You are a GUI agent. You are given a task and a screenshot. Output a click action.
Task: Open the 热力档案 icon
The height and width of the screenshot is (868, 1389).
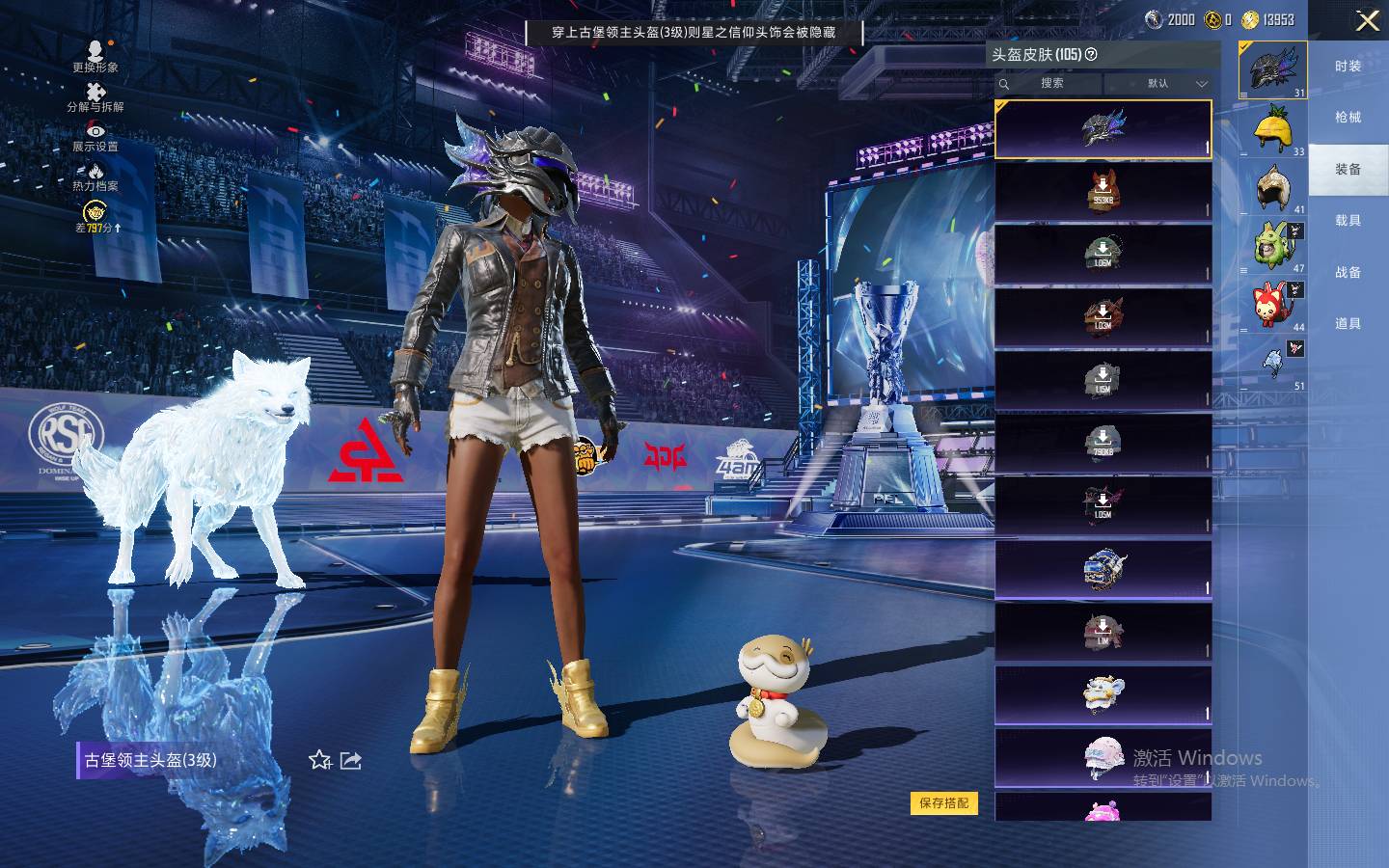tap(95, 176)
